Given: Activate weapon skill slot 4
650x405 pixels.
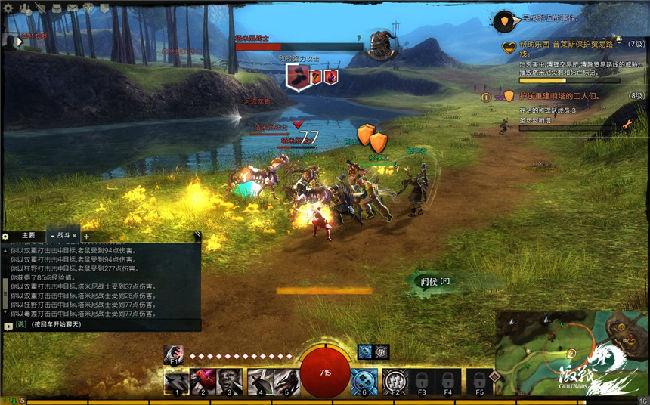Looking at the screenshot, I should click(260, 380).
